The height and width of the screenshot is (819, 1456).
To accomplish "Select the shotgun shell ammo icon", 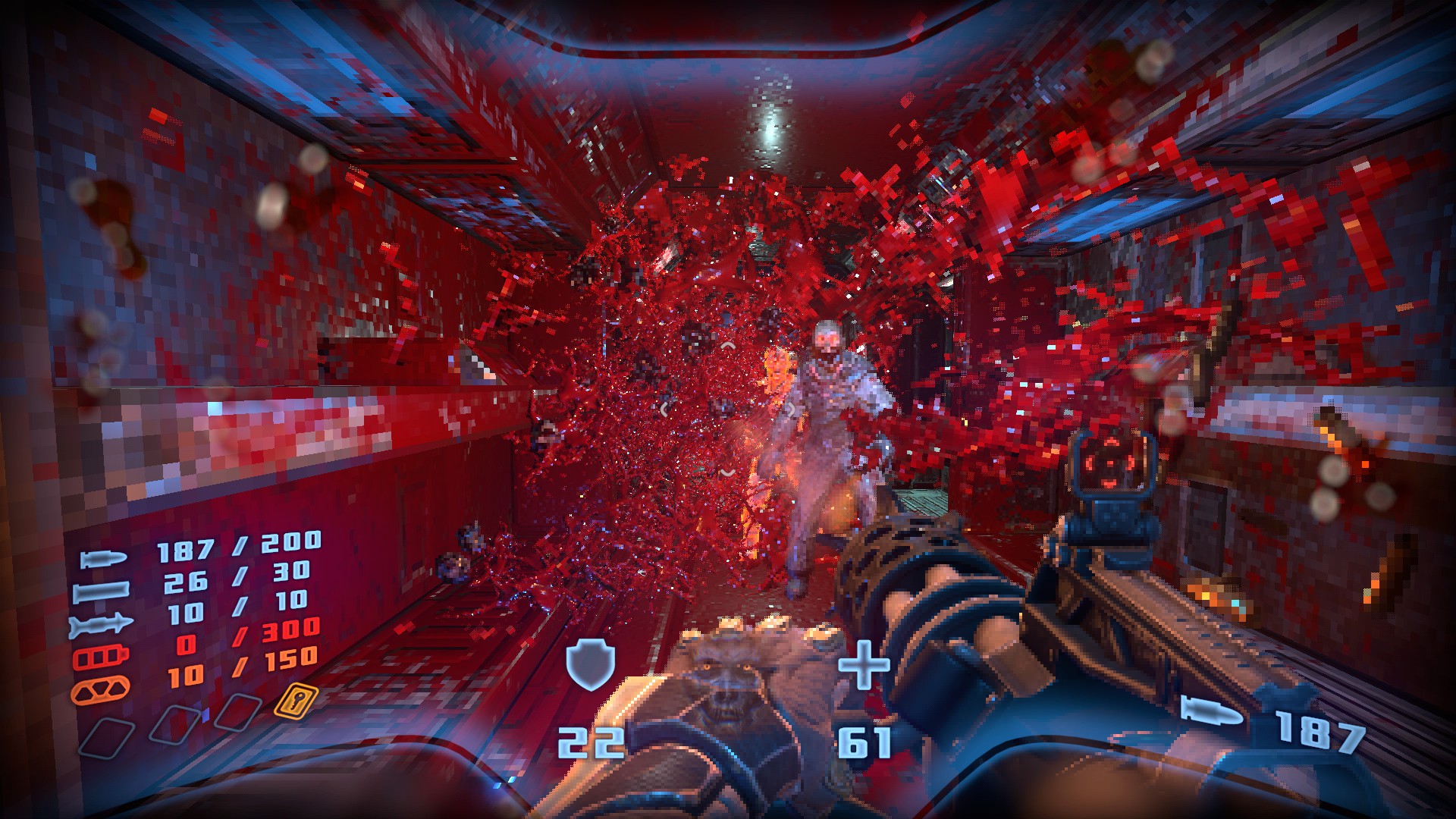I will click(101, 591).
